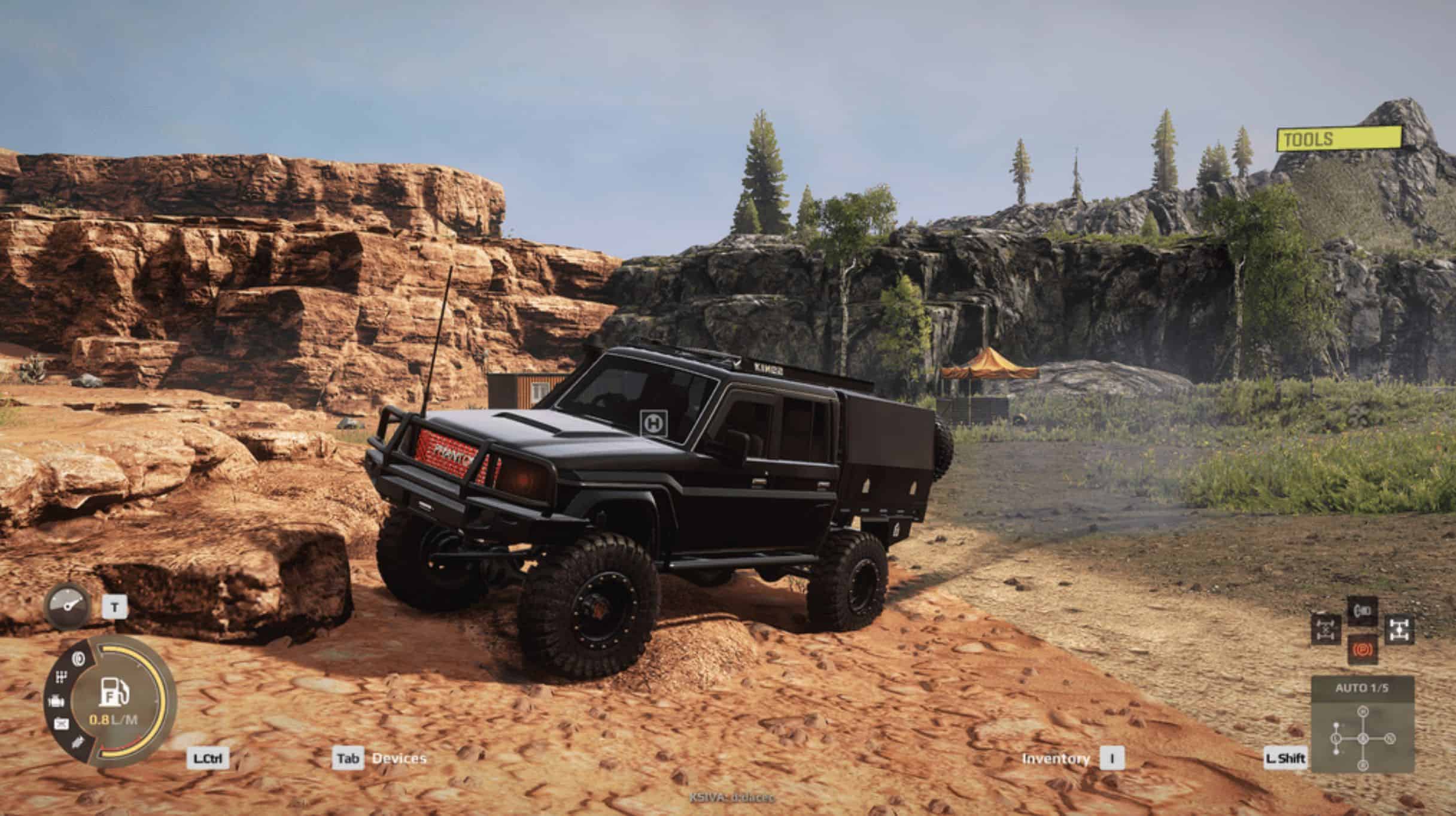The width and height of the screenshot is (1456, 816).
Task: Open the Inventory
Action: (x=1055, y=759)
